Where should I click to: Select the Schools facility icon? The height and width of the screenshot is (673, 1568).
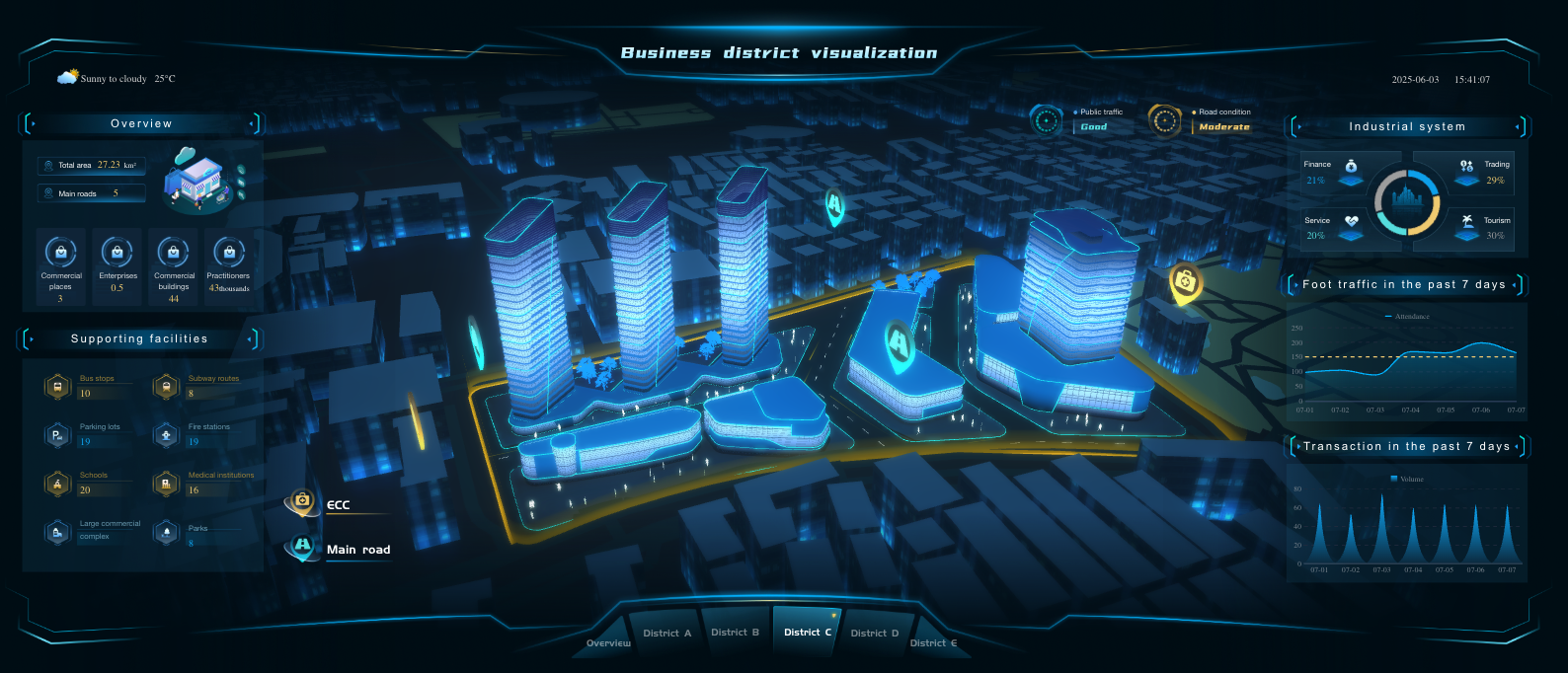pos(57,483)
